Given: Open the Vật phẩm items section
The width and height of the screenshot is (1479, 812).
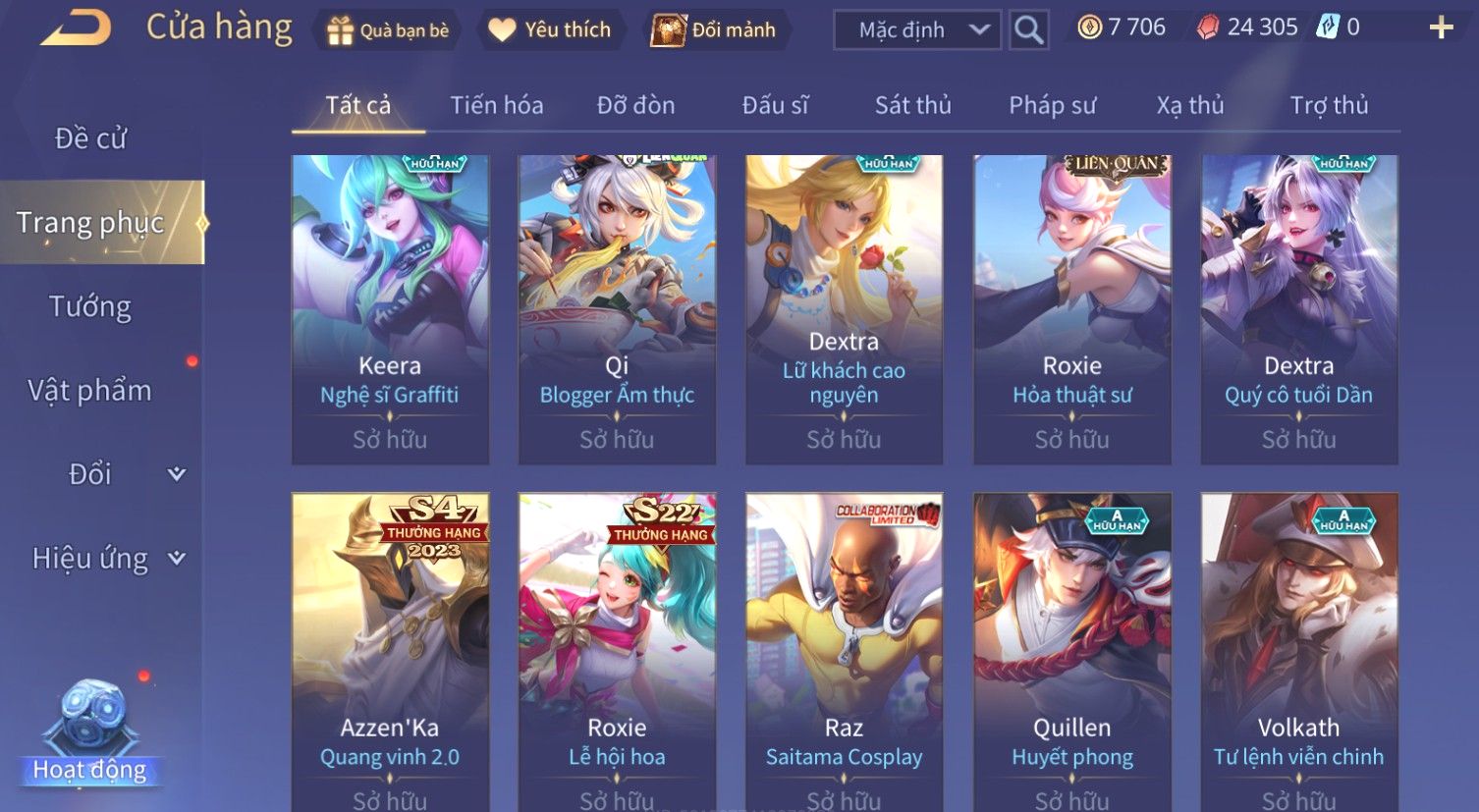Looking at the screenshot, I should point(90,391).
